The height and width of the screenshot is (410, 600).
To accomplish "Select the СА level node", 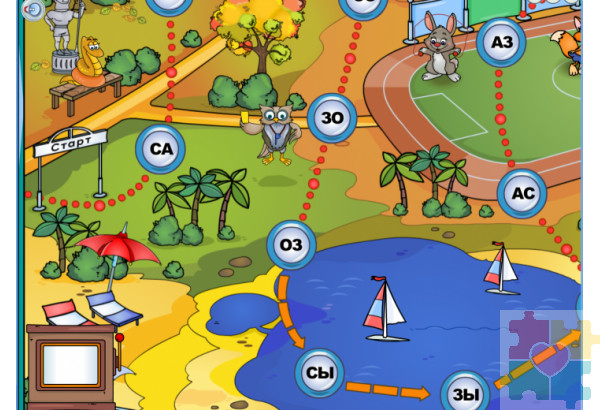I will 161,149.
